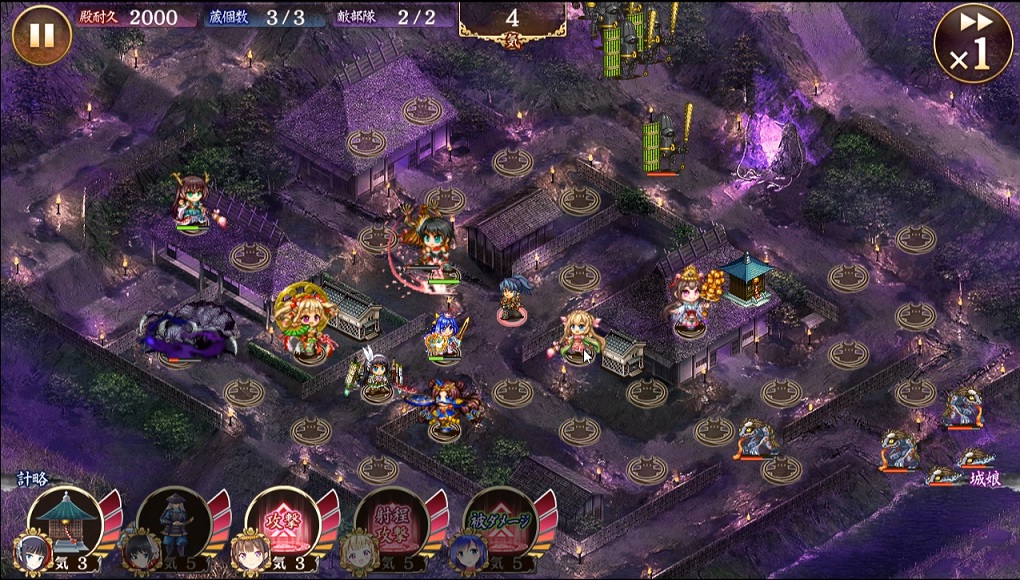Activate the shrine pavilion strategy

click(62, 520)
